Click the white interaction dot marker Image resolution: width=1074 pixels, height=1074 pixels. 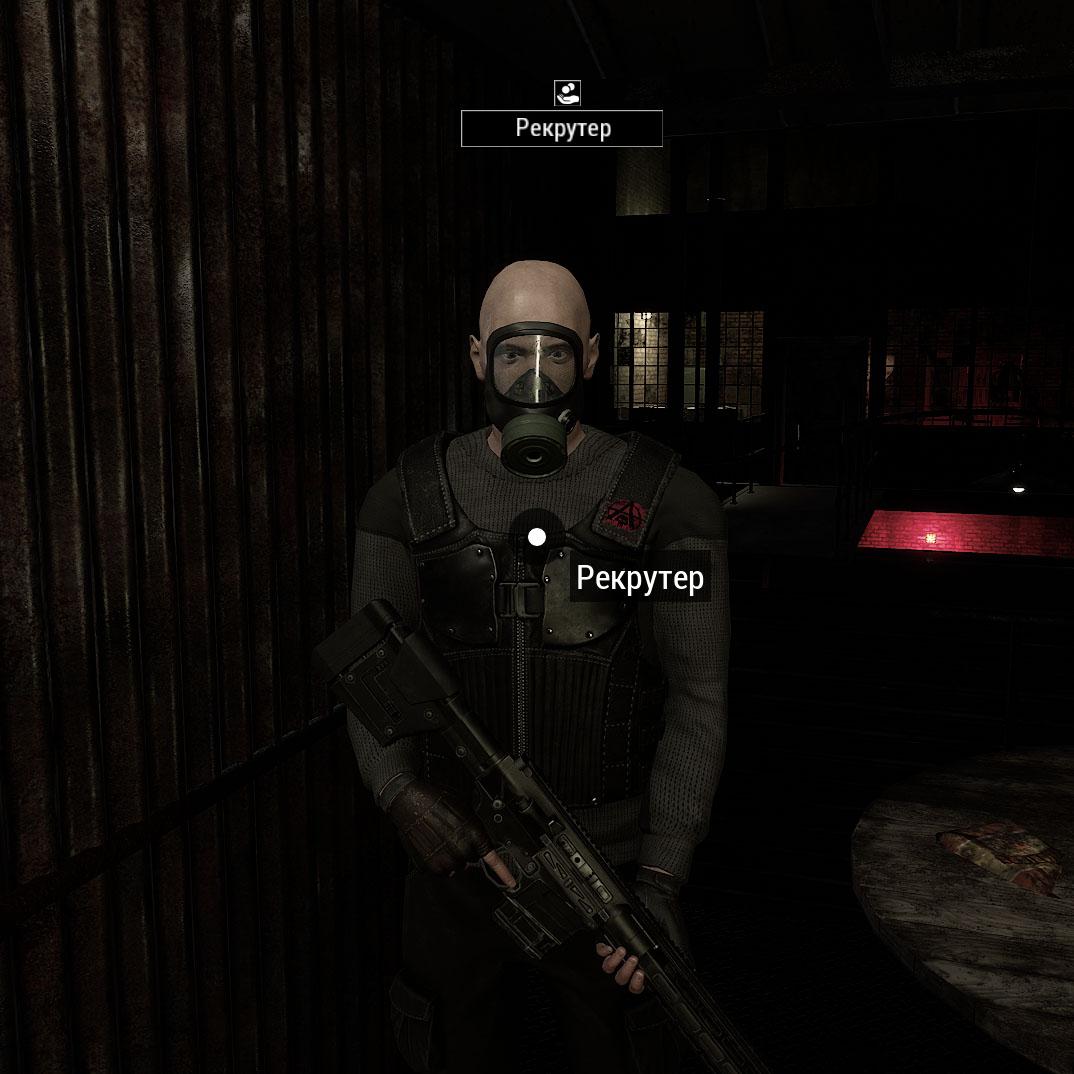(537, 538)
